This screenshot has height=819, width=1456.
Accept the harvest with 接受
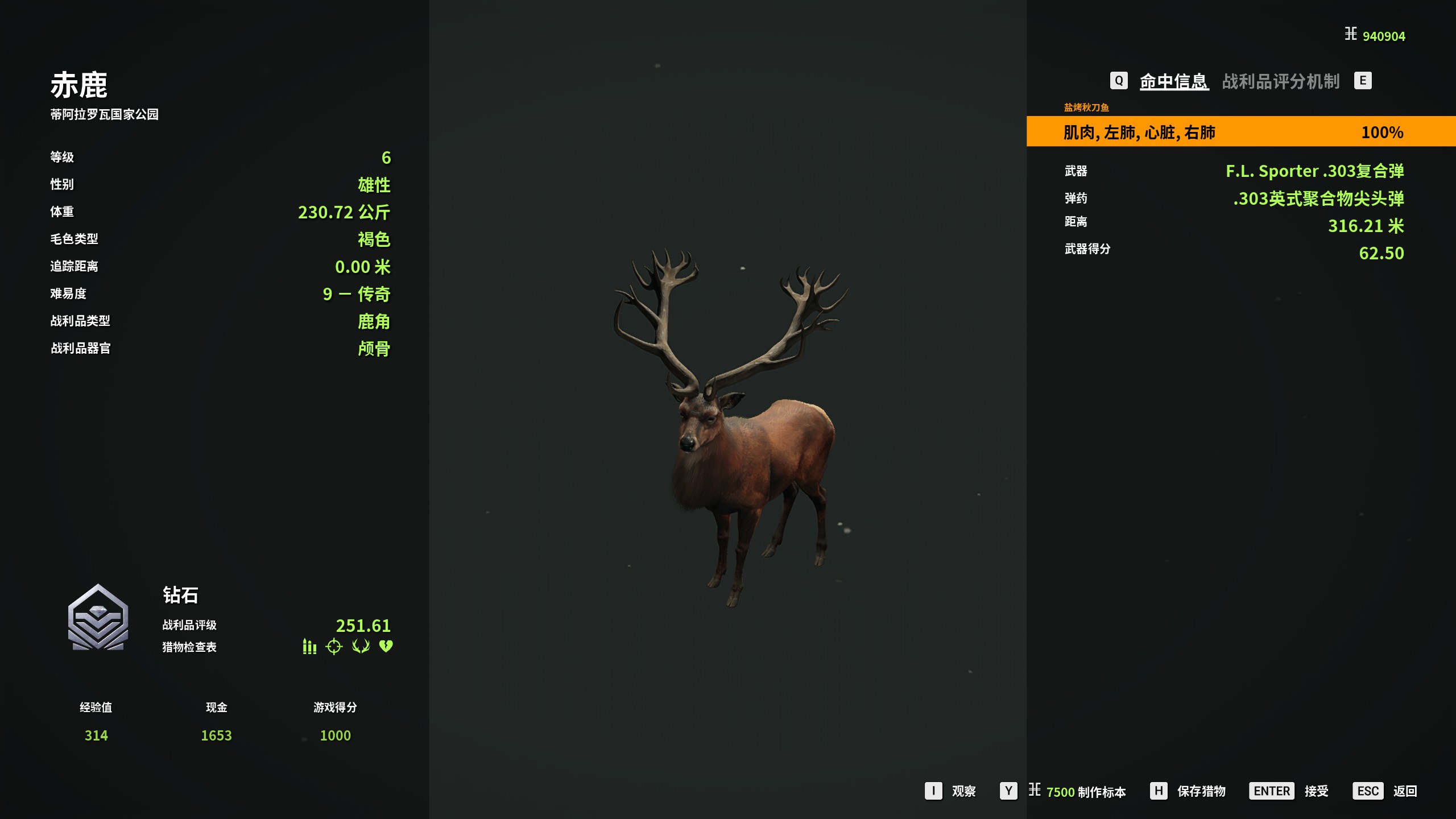coord(1316,791)
